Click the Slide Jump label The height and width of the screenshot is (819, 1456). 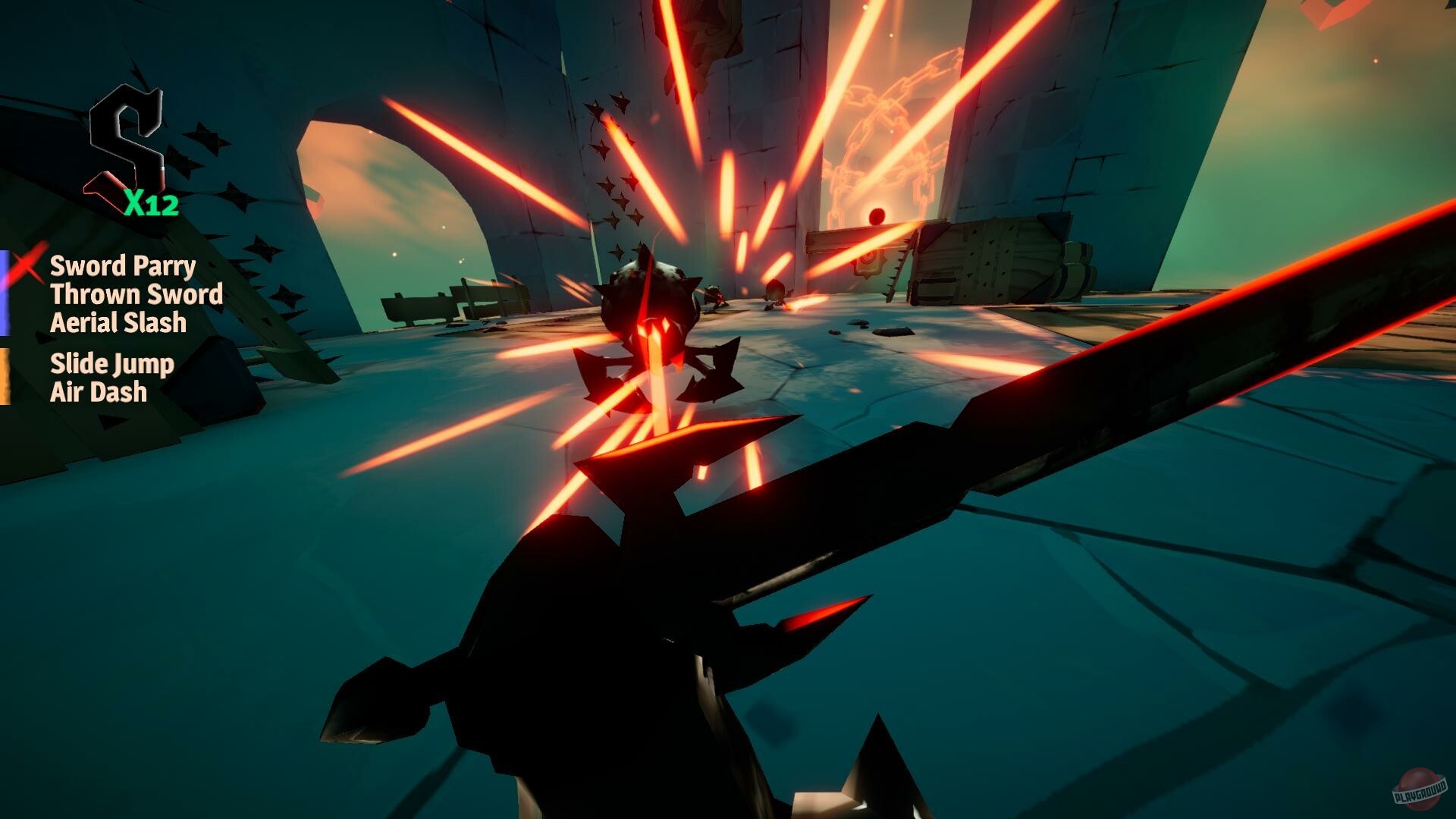(111, 363)
